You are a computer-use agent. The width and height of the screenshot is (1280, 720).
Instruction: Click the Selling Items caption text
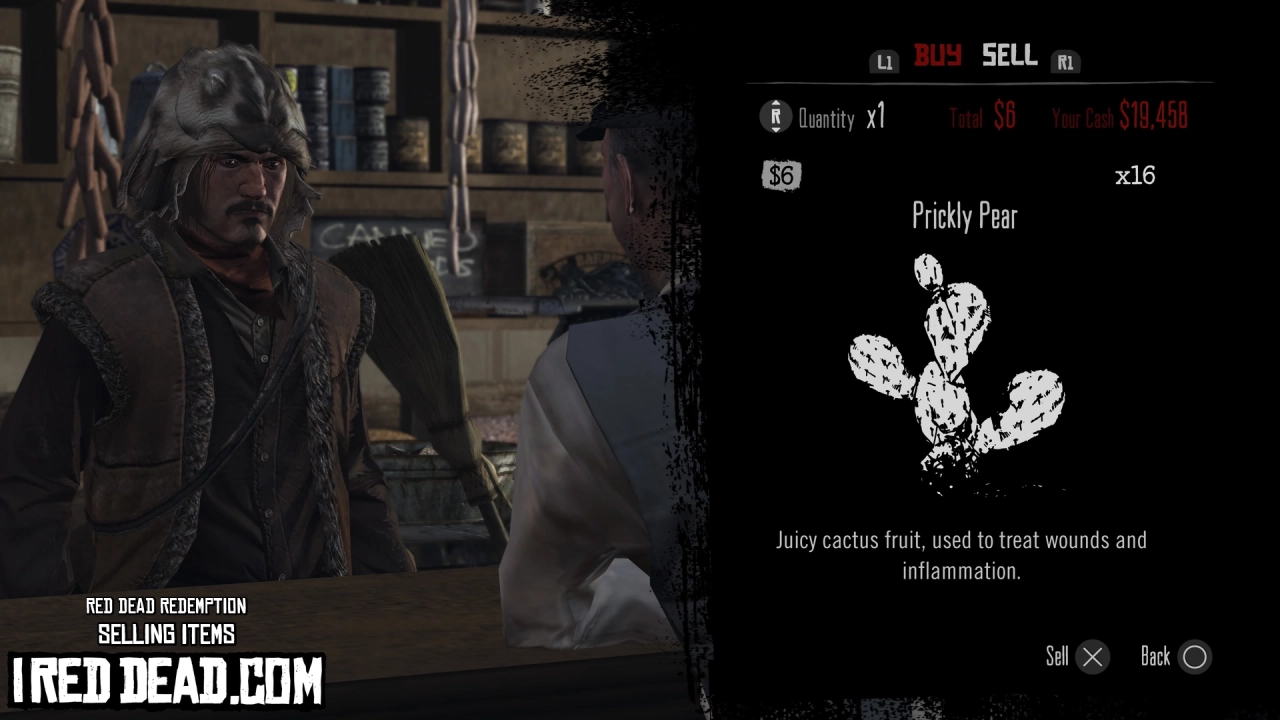pos(166,633)
